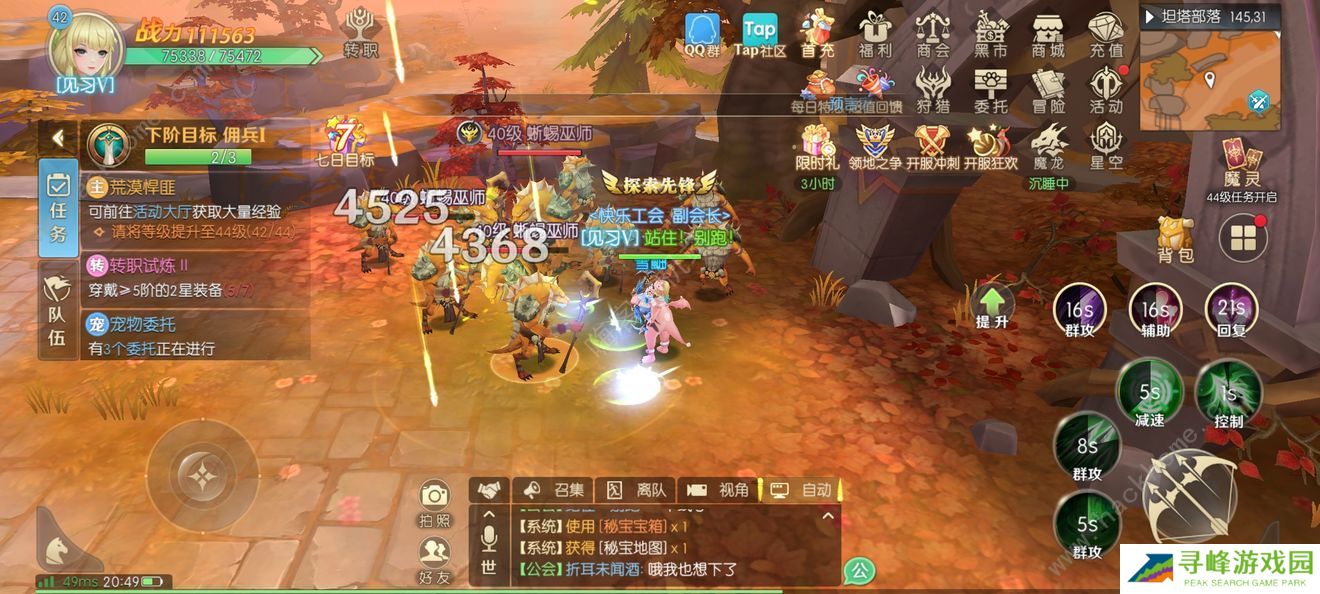Tap the green 提升 upgrade arrow
The image size is (1320, 594).
coord(991,306)
